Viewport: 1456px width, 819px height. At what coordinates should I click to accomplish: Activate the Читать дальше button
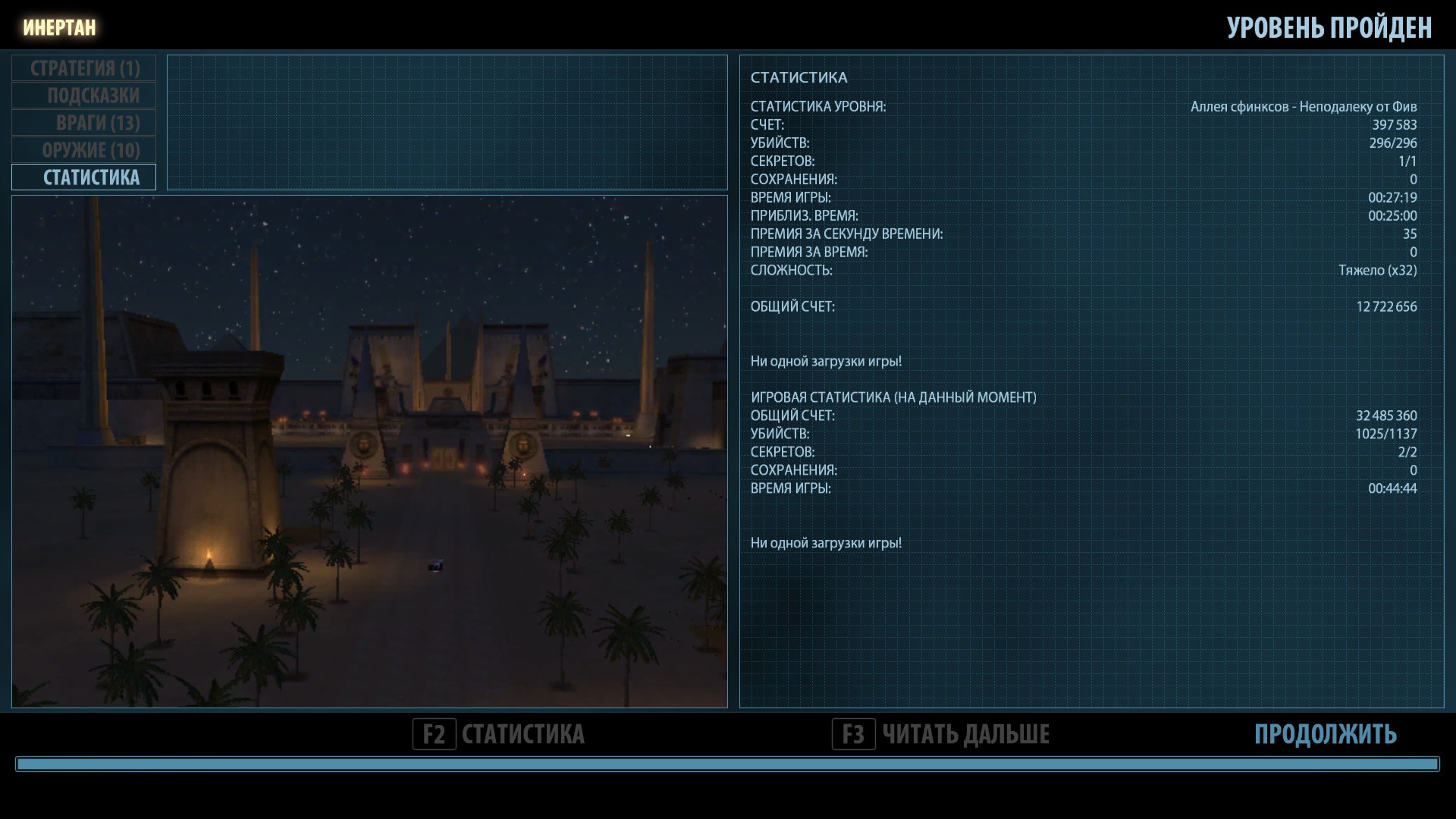click(x=941, y=734)
